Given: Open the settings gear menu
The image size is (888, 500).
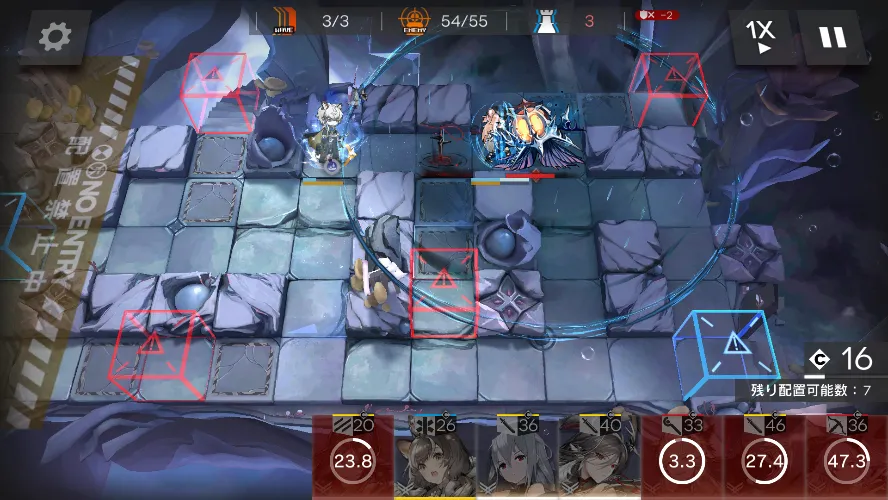Looking at the screenshot, I should pos(54,38).
